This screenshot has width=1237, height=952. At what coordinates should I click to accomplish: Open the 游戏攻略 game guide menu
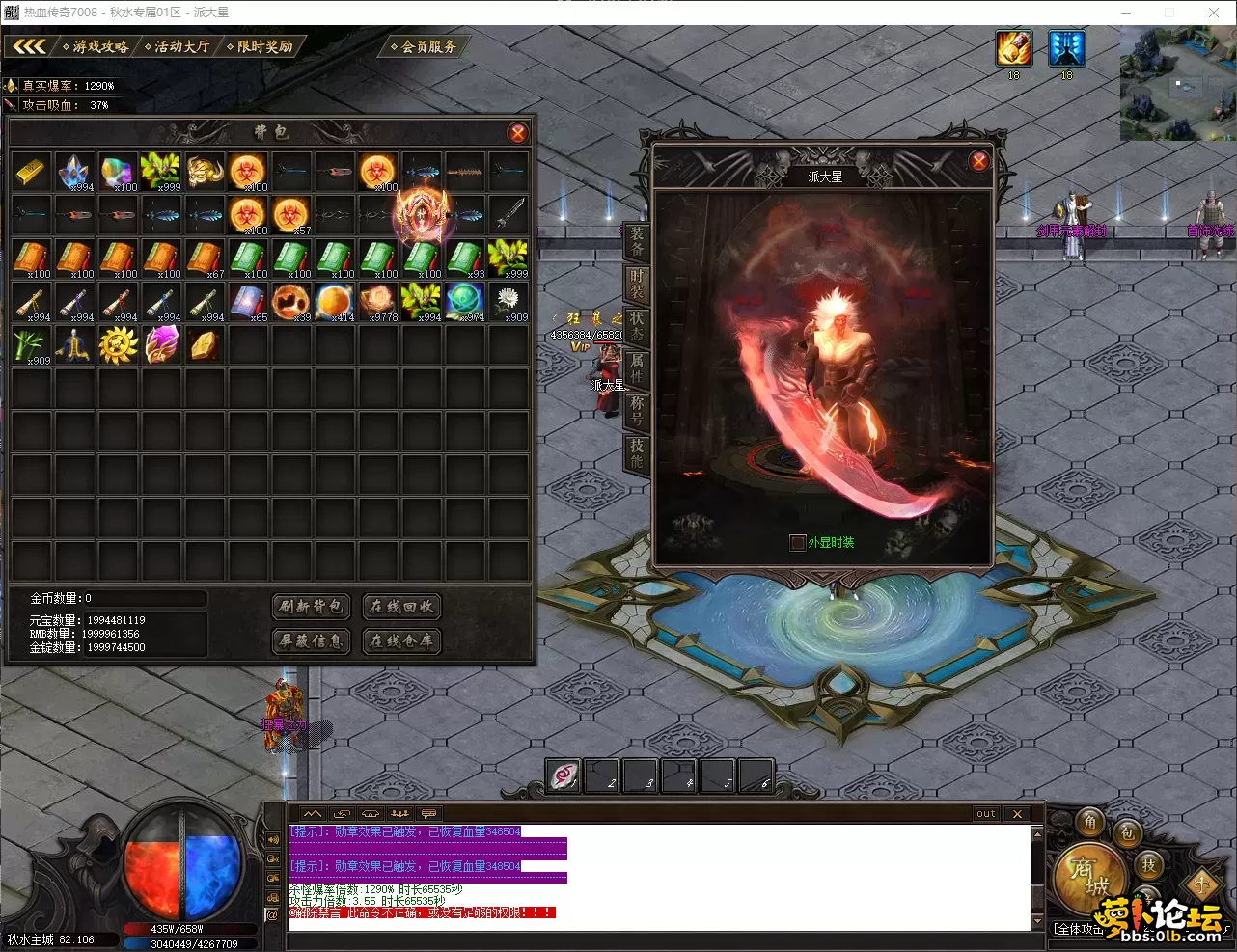96,46
